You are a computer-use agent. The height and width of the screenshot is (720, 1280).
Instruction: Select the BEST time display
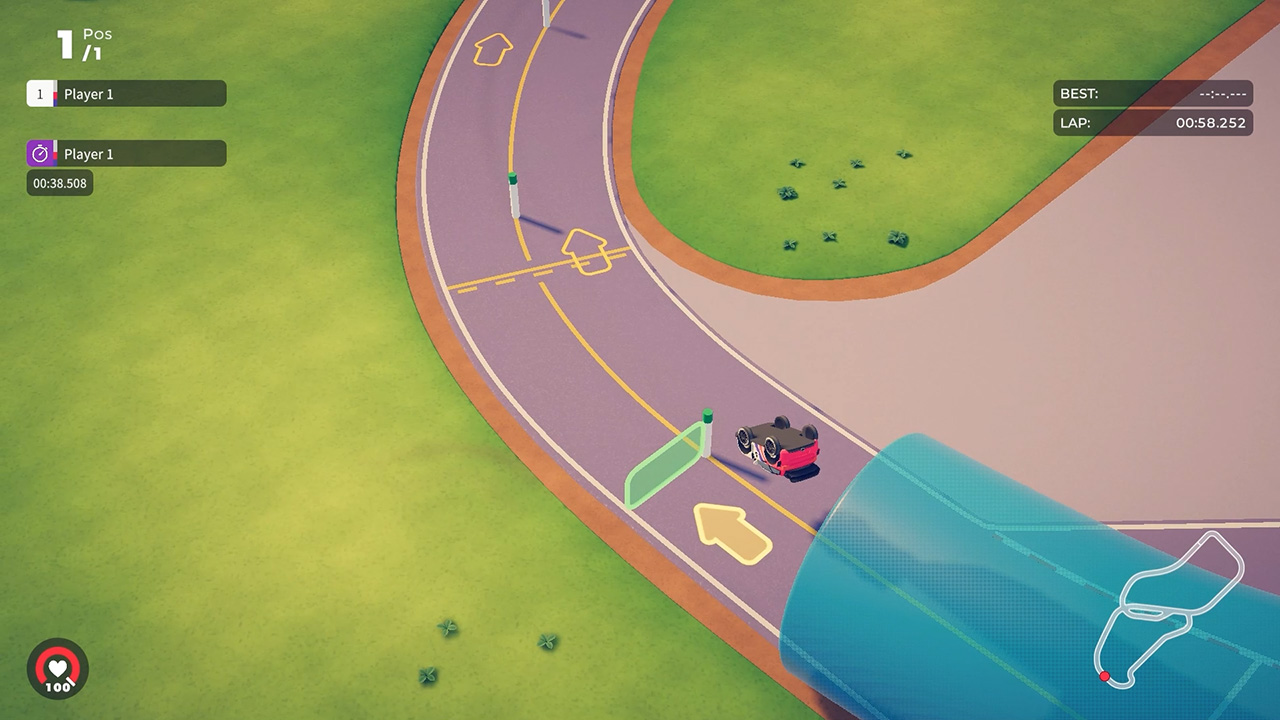tap(1150, 93)
